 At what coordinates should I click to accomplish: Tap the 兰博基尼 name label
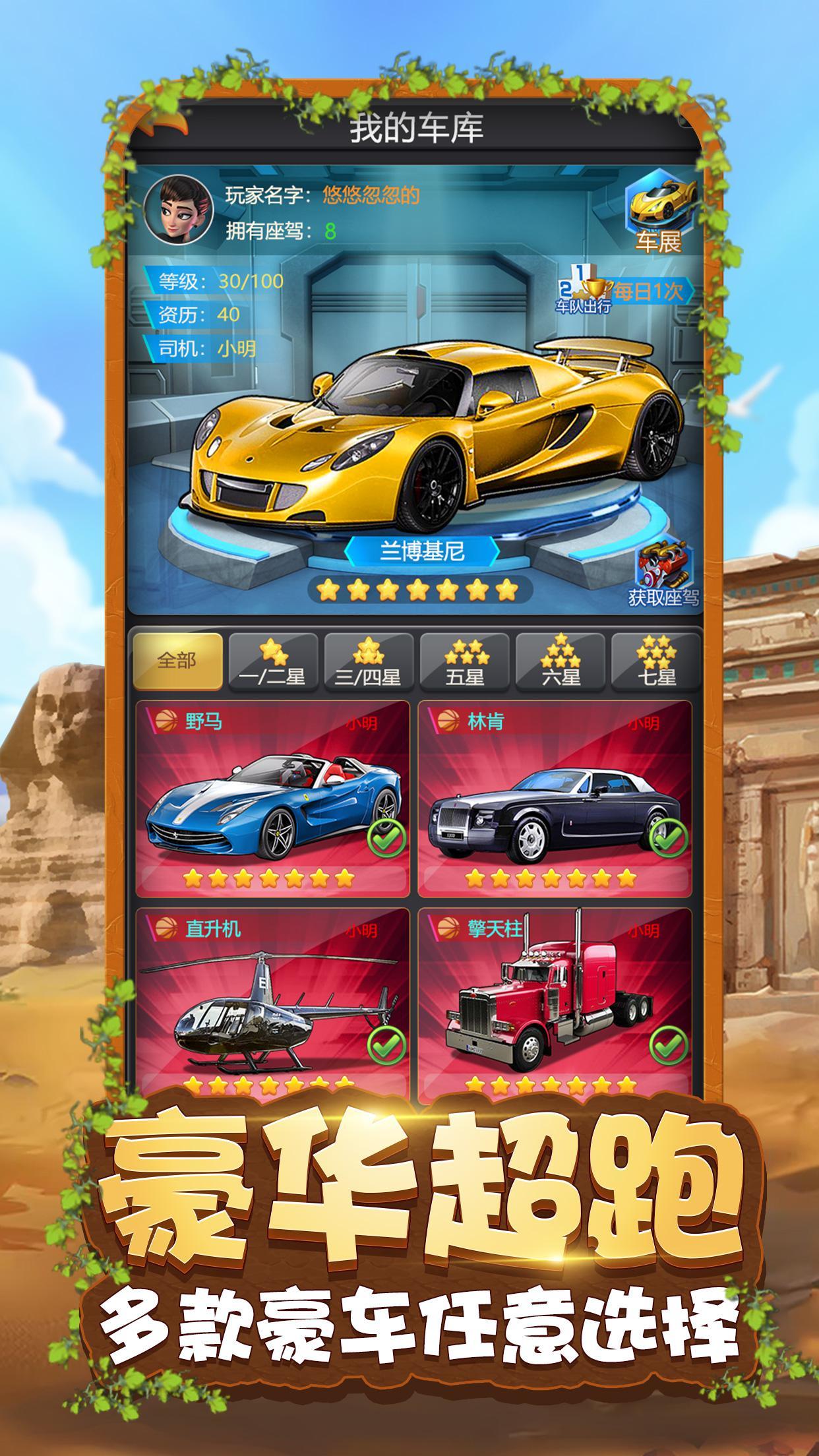422,551
